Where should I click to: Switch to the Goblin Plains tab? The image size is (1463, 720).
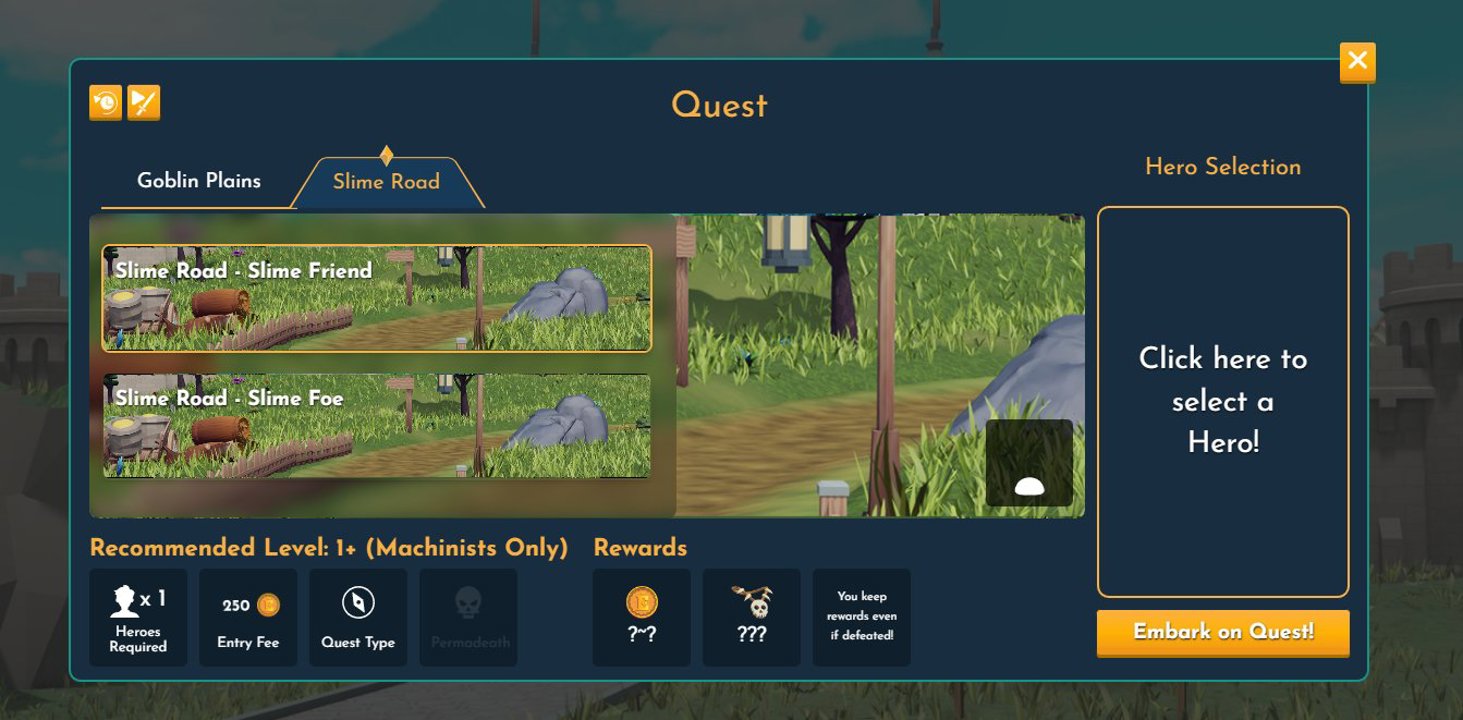click(x=199, y=181)
